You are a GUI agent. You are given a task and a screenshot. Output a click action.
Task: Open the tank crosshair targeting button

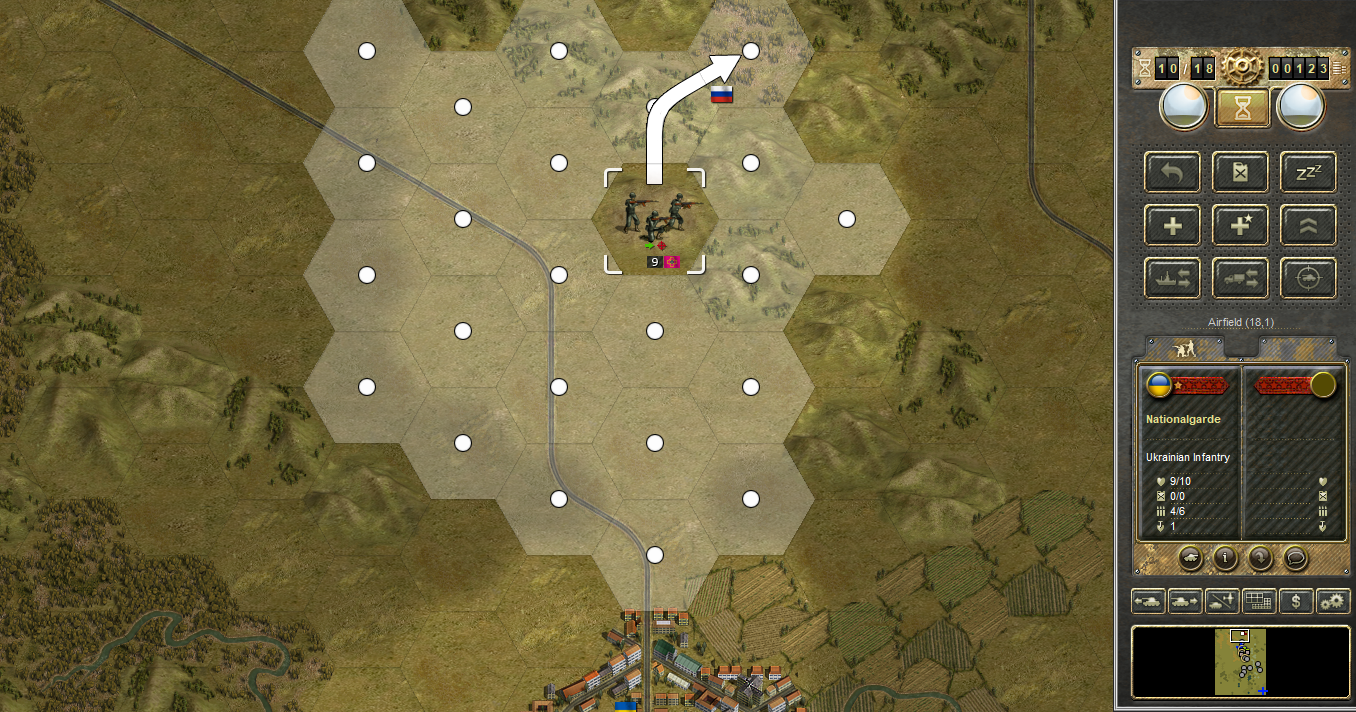1308,279
